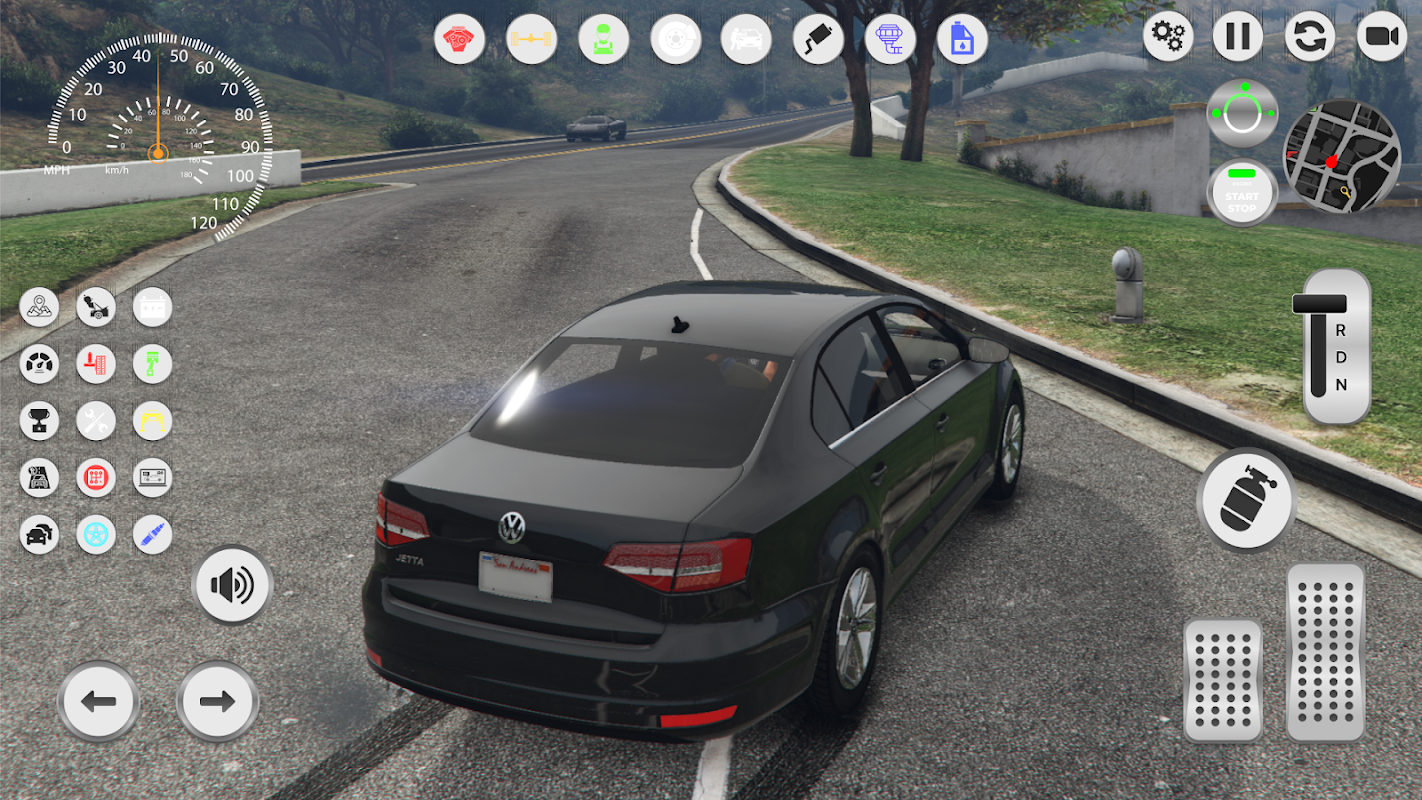This screenshot has height=800, width=1422.
Task: Hit the wide brake pedal
Action: tap(1223, 679)
